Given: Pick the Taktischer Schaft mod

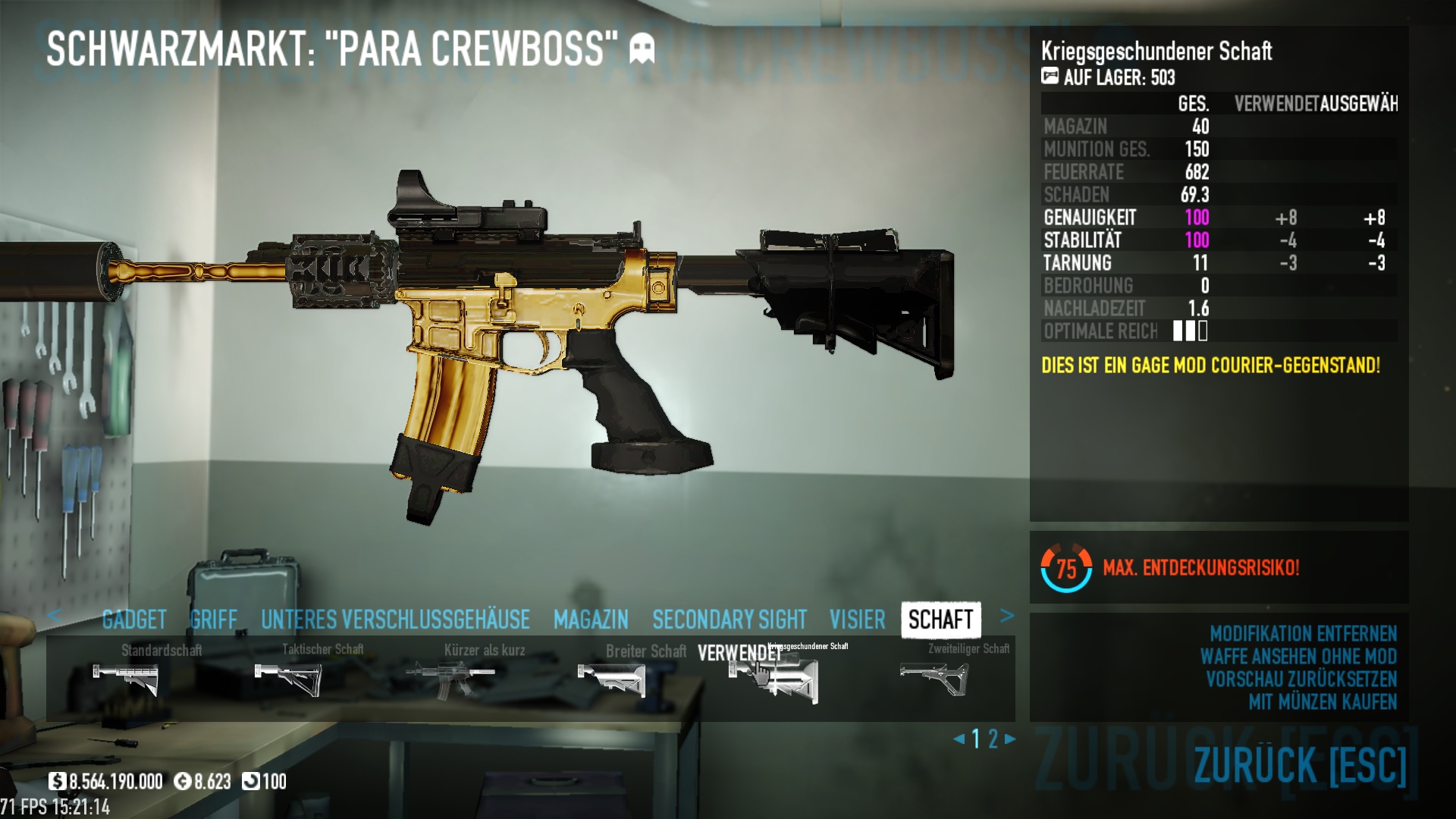Looking at the screenshot, I should 288,678.
